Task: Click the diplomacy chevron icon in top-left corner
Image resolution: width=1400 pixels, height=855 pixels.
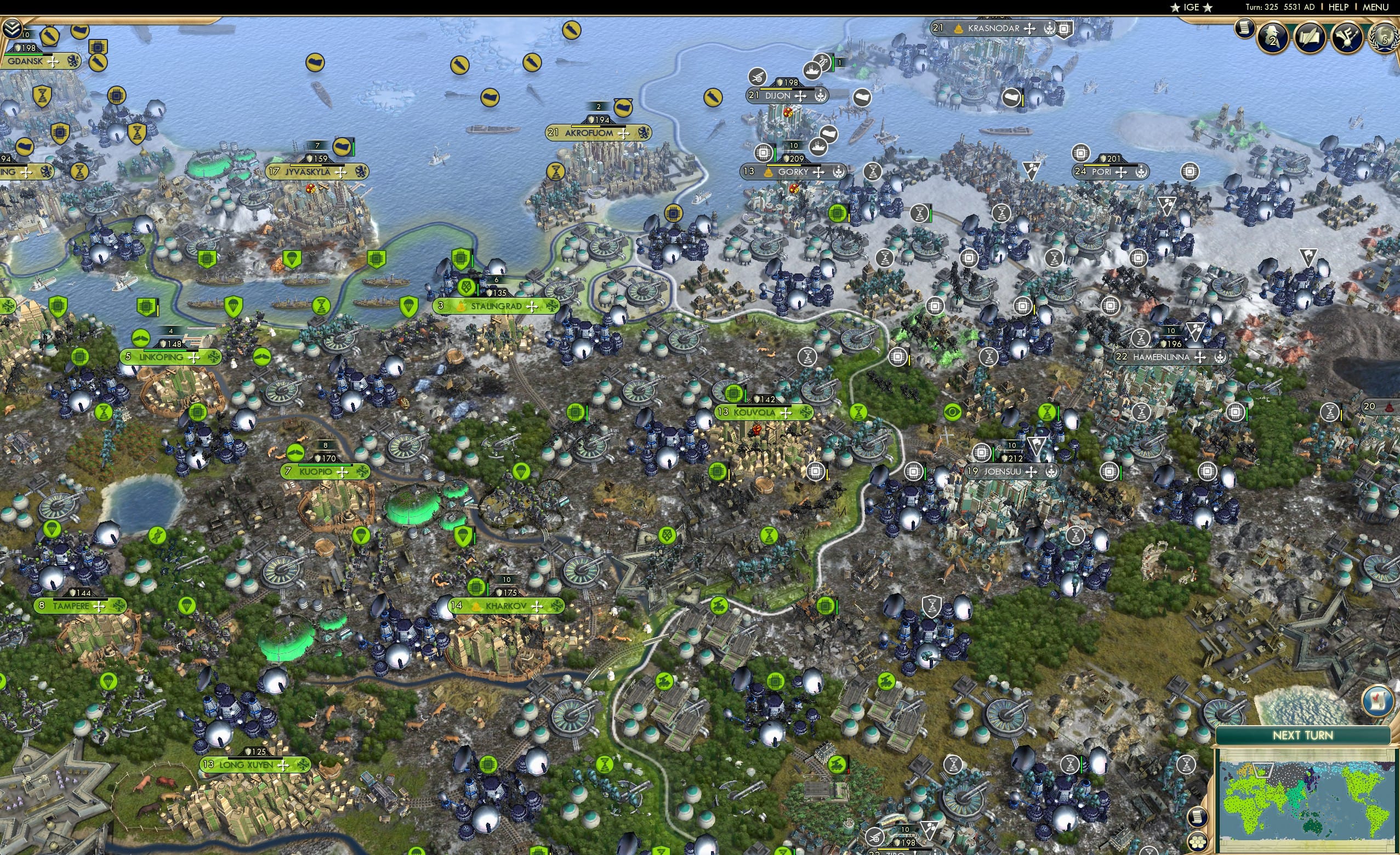Action: click(13, 27)
